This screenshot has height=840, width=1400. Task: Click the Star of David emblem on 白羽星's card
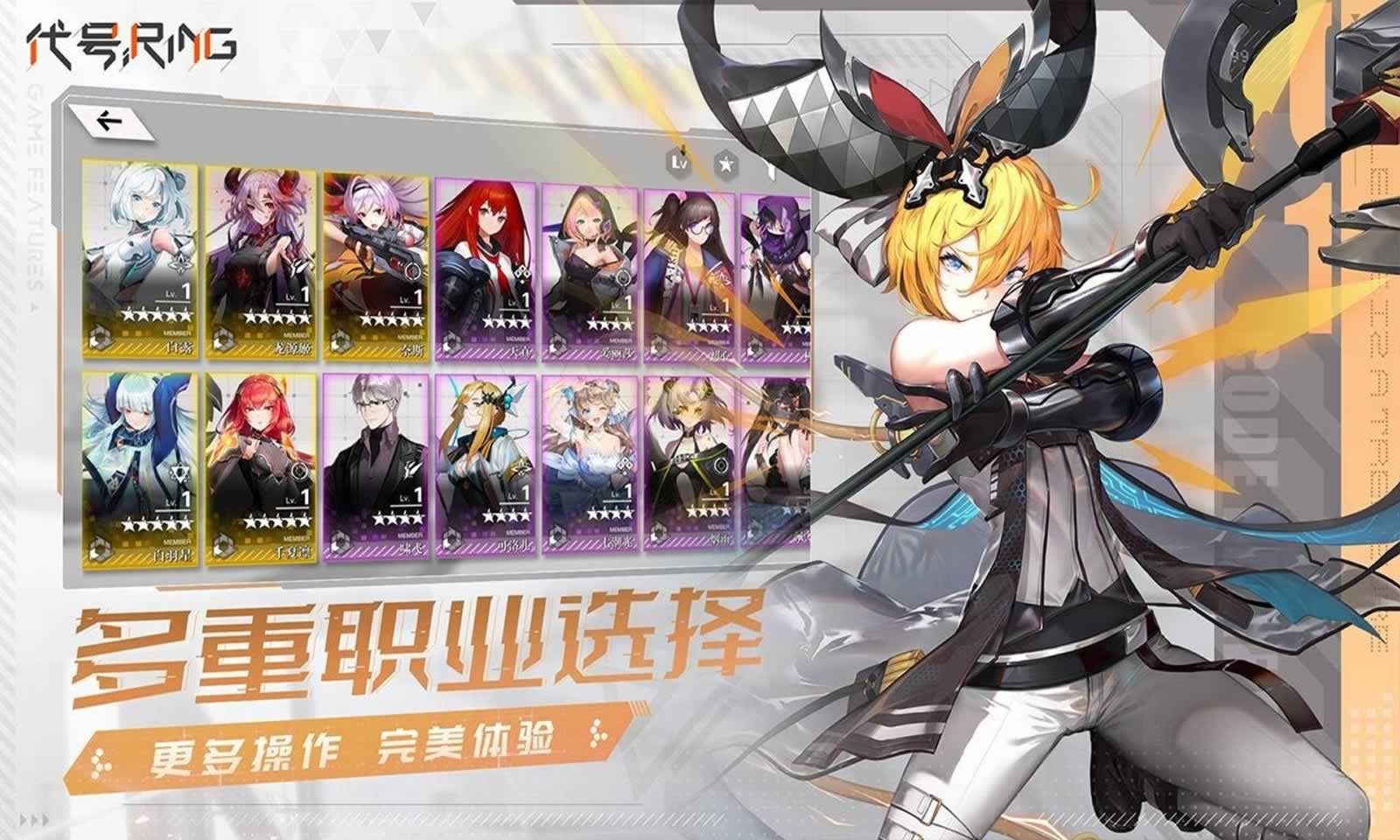pos(179,473)
